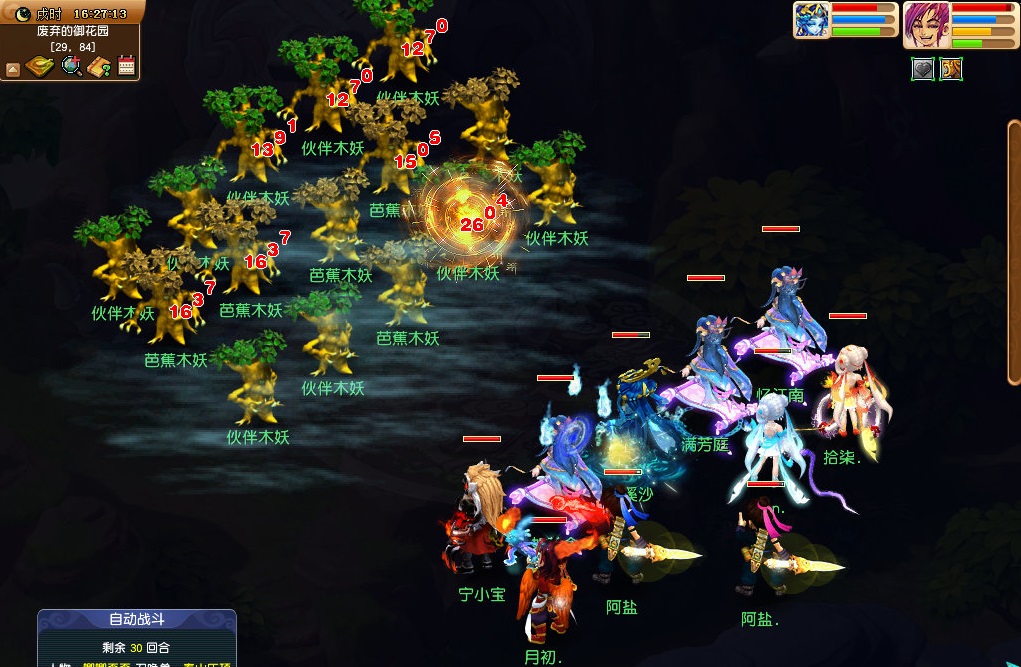Open the help book with green question mark
The height and width of the screenshot is (667, 1021).
coord(99,67)
